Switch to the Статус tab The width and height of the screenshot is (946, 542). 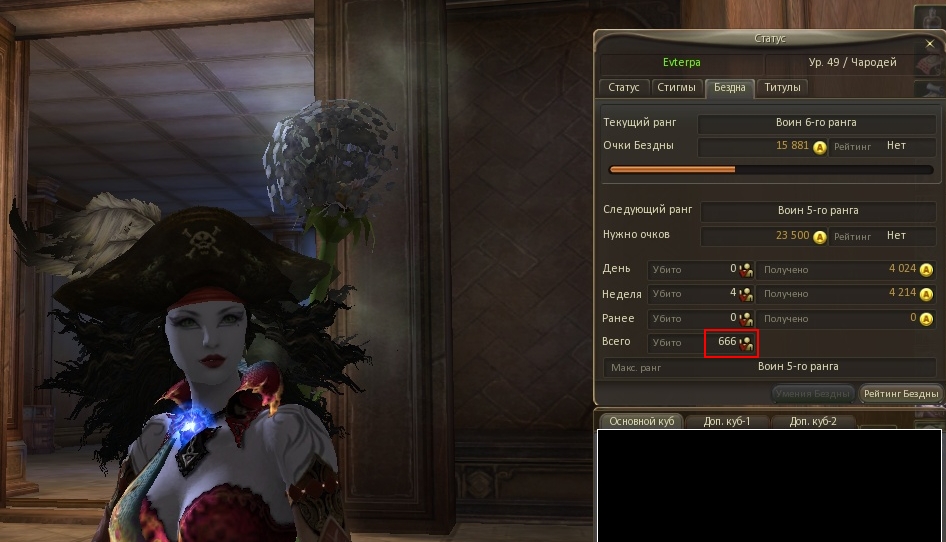pyautogui.click(x=623, y=88)
